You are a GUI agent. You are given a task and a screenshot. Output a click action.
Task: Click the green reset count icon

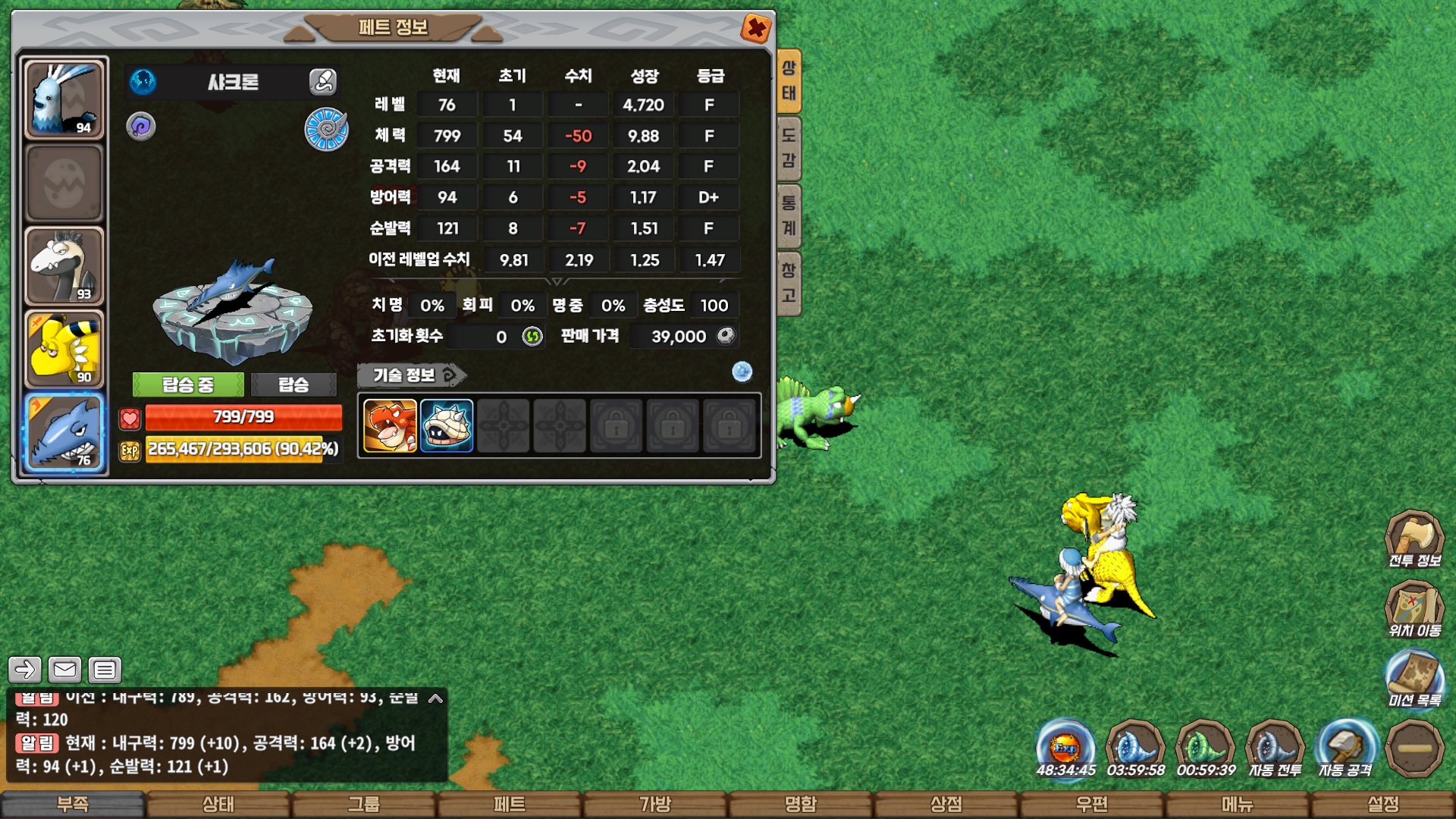[x=532, y=336]
